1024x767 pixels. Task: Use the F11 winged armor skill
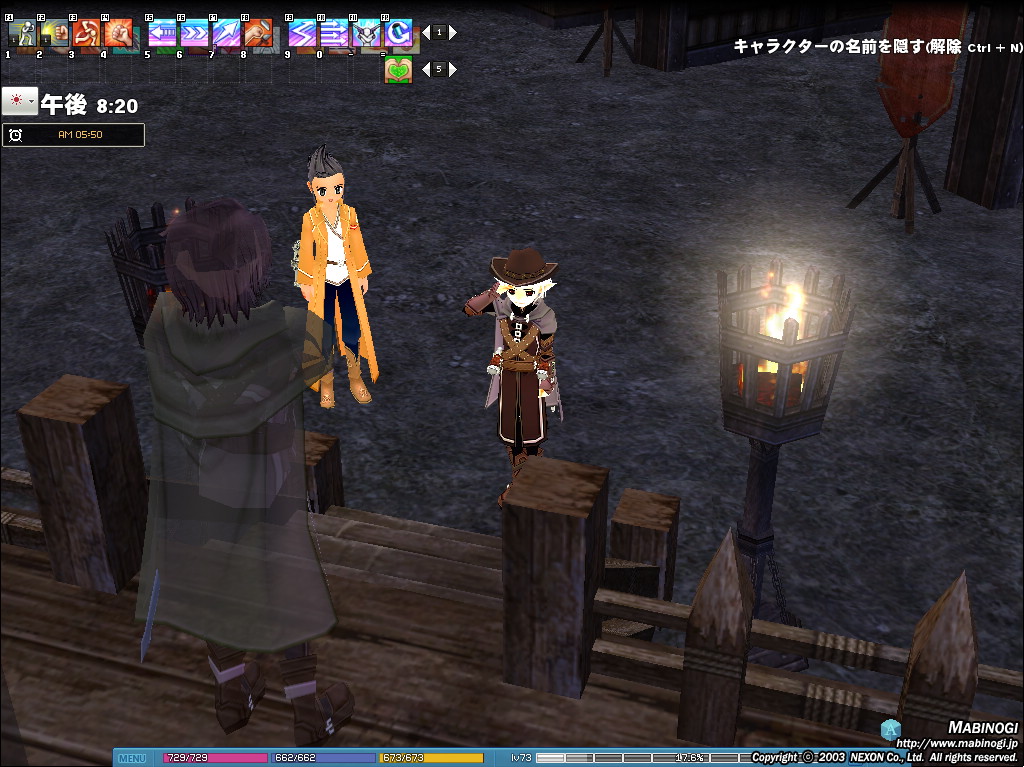point(366,33)
